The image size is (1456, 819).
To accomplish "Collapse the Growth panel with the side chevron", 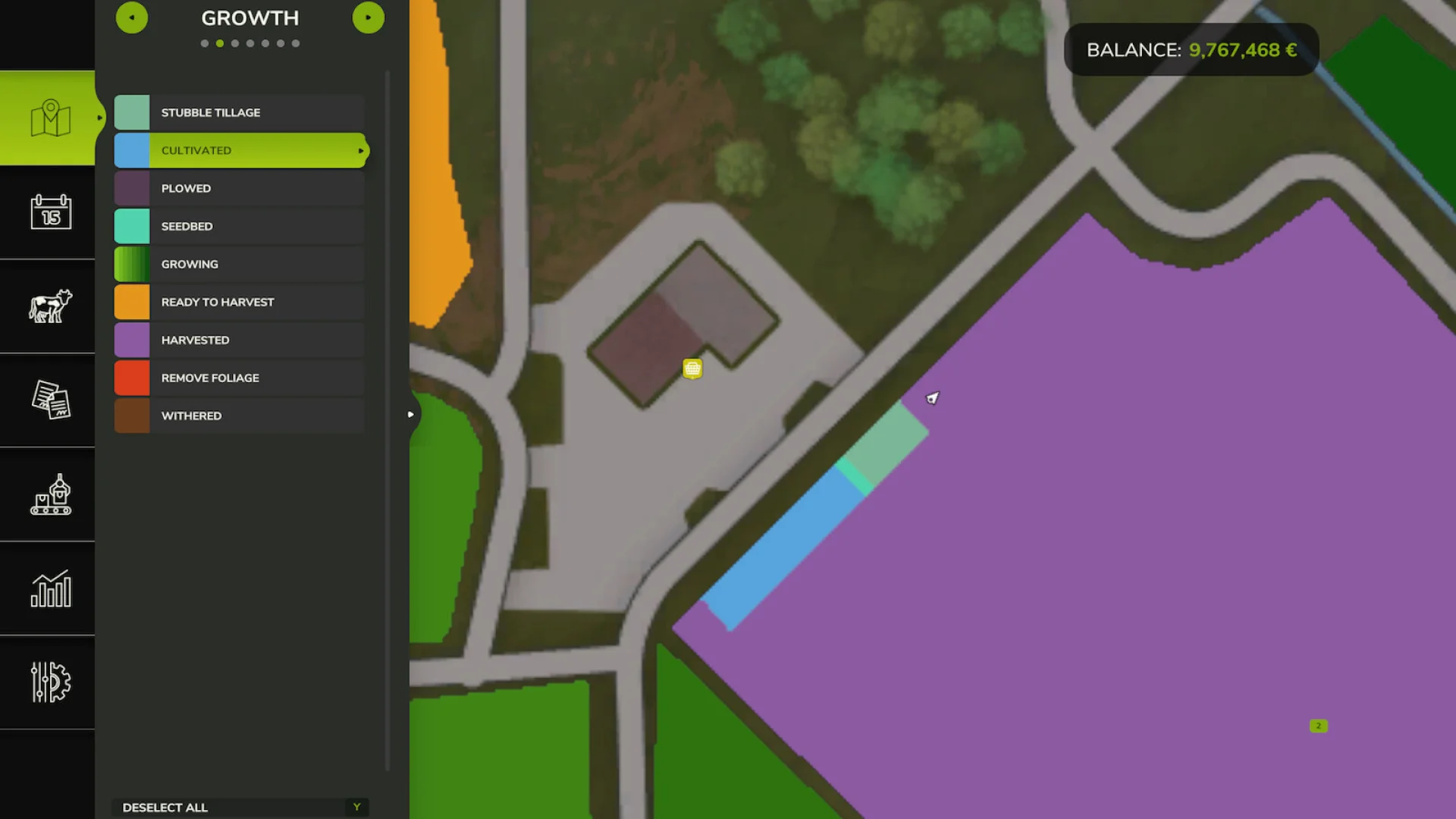I will [409, 414].
